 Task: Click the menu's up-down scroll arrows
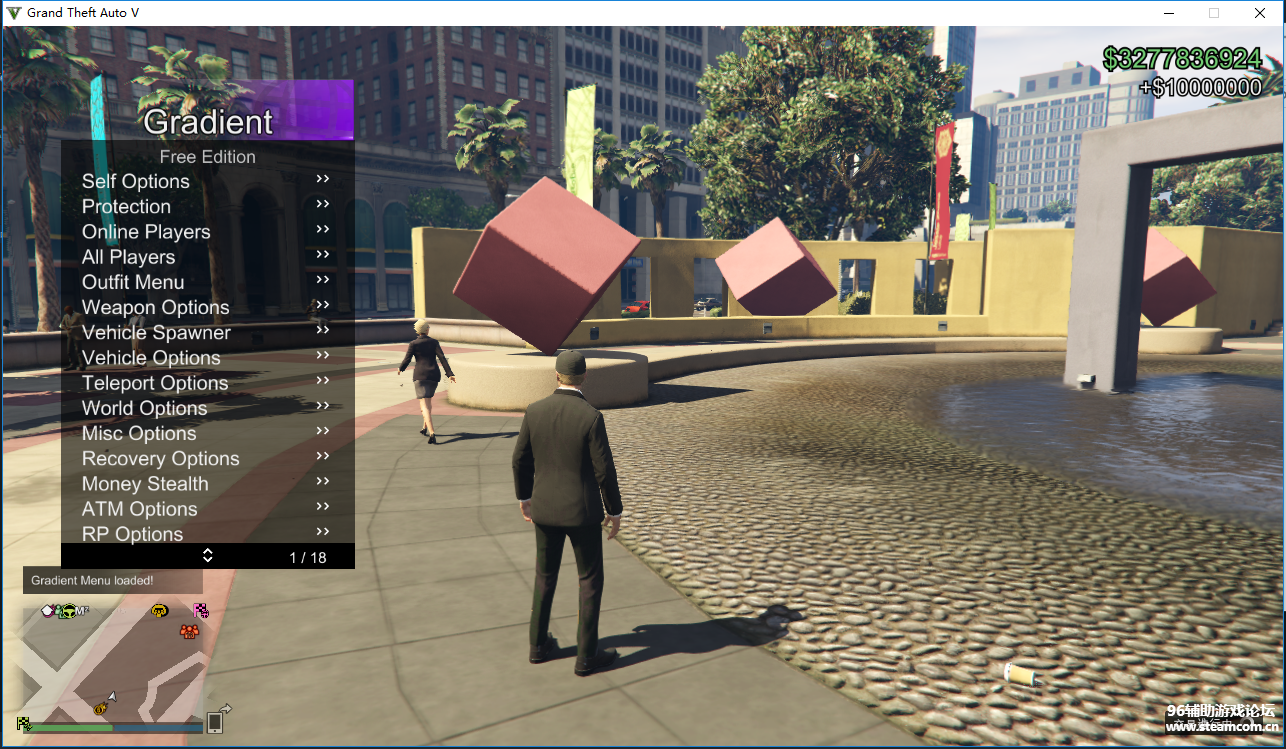(208, 555)
